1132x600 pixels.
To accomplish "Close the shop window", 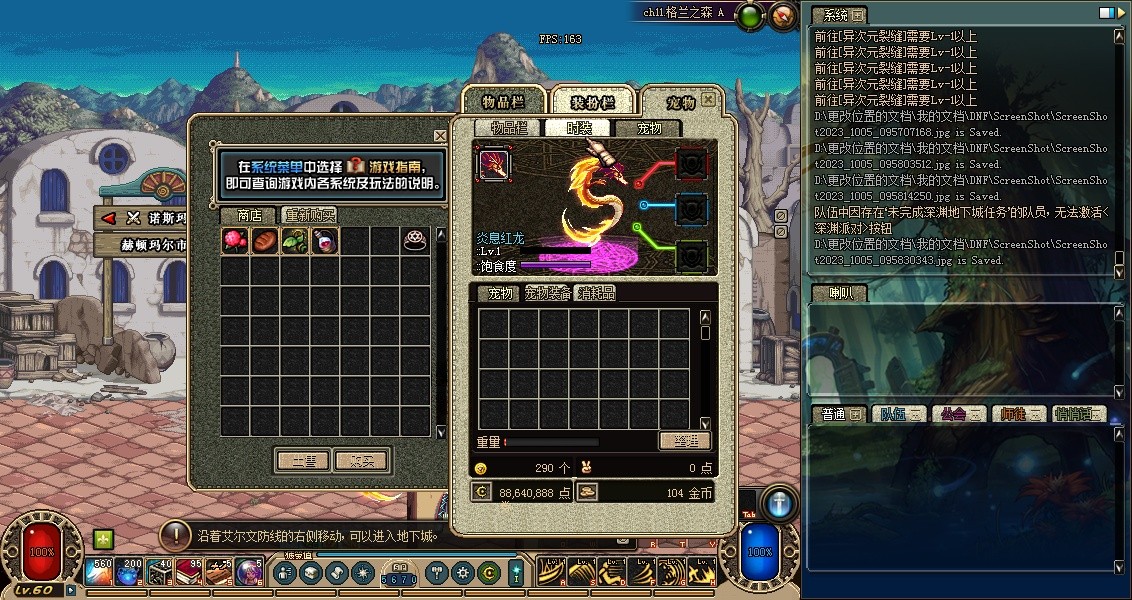I will [x=440, y=136].
